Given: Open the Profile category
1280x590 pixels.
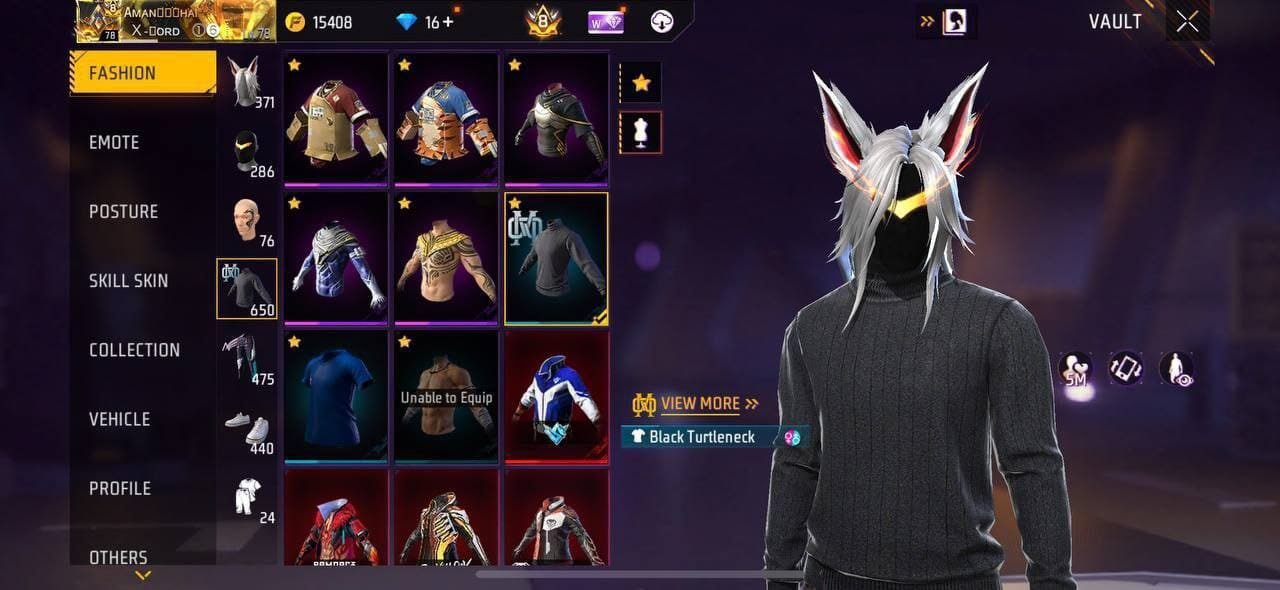Looking at the screenshot, I should 120,488.
